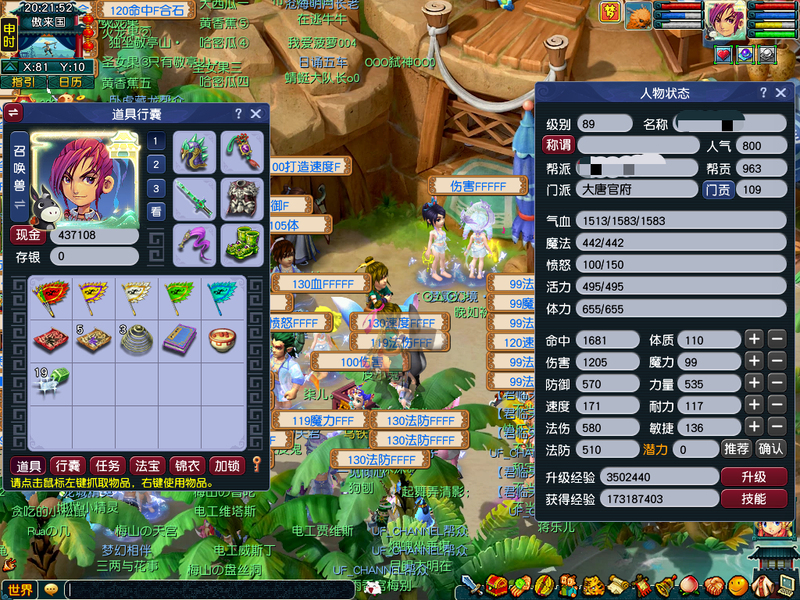Click the 加锁 lock button
The image size is (800, 600).
[227, 465]
